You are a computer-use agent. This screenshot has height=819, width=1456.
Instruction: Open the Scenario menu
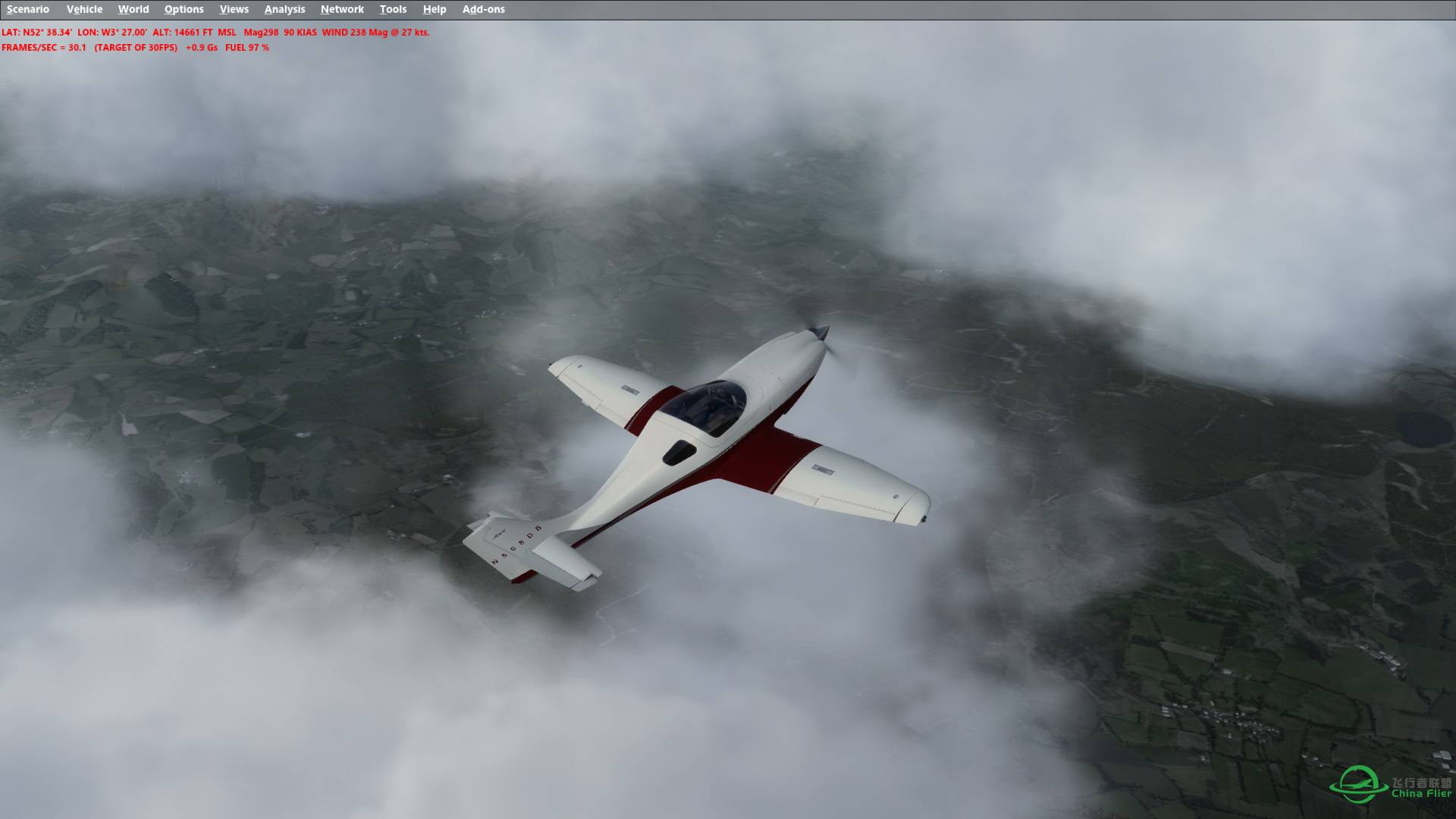coord(27,9)
